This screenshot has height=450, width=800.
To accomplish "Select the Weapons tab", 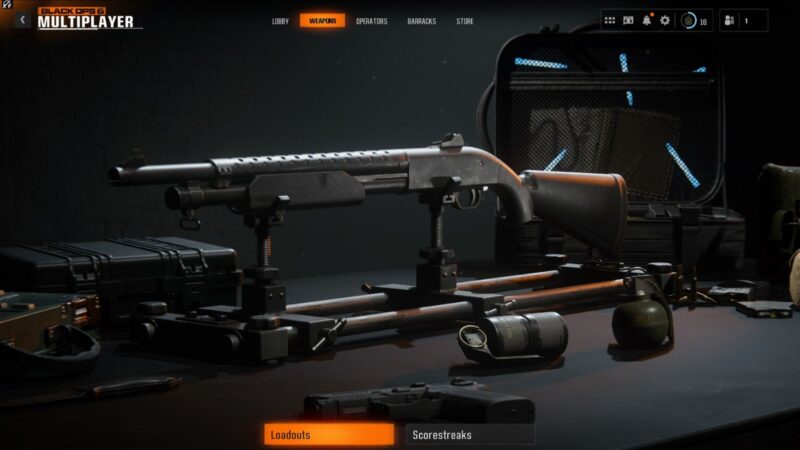I will click(322, 21).
